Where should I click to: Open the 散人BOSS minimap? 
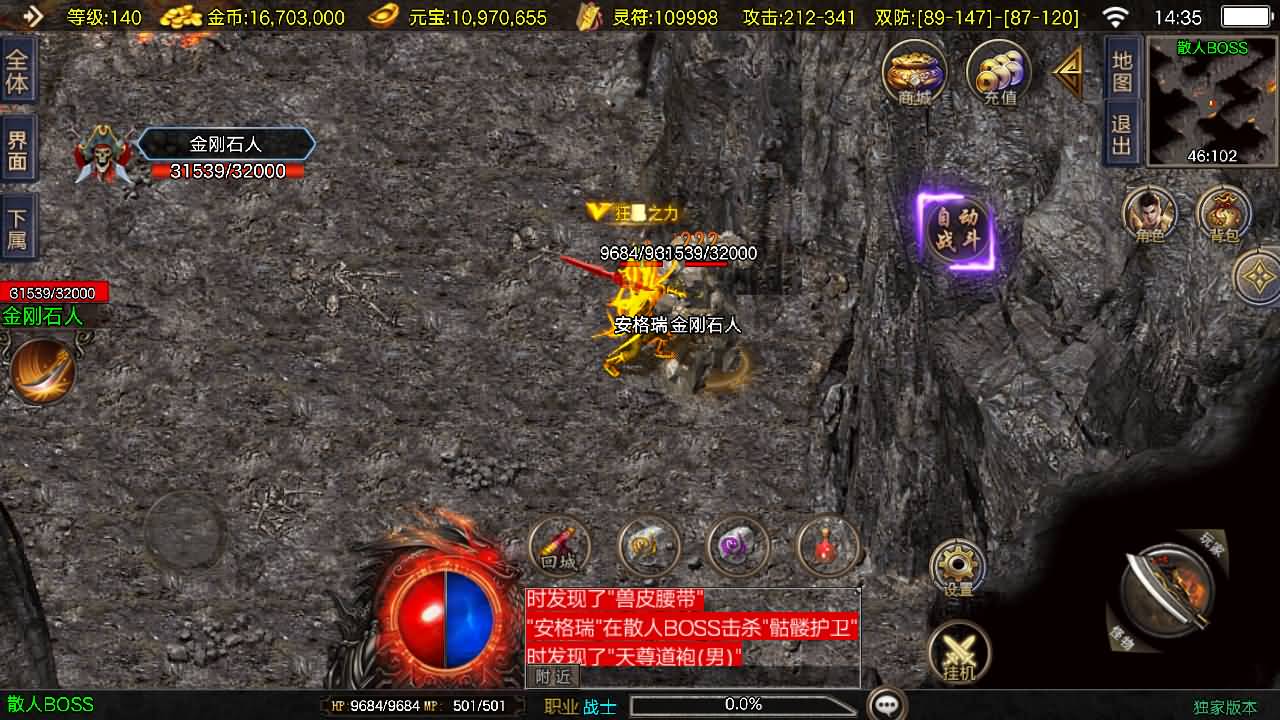coord(1212,100)
